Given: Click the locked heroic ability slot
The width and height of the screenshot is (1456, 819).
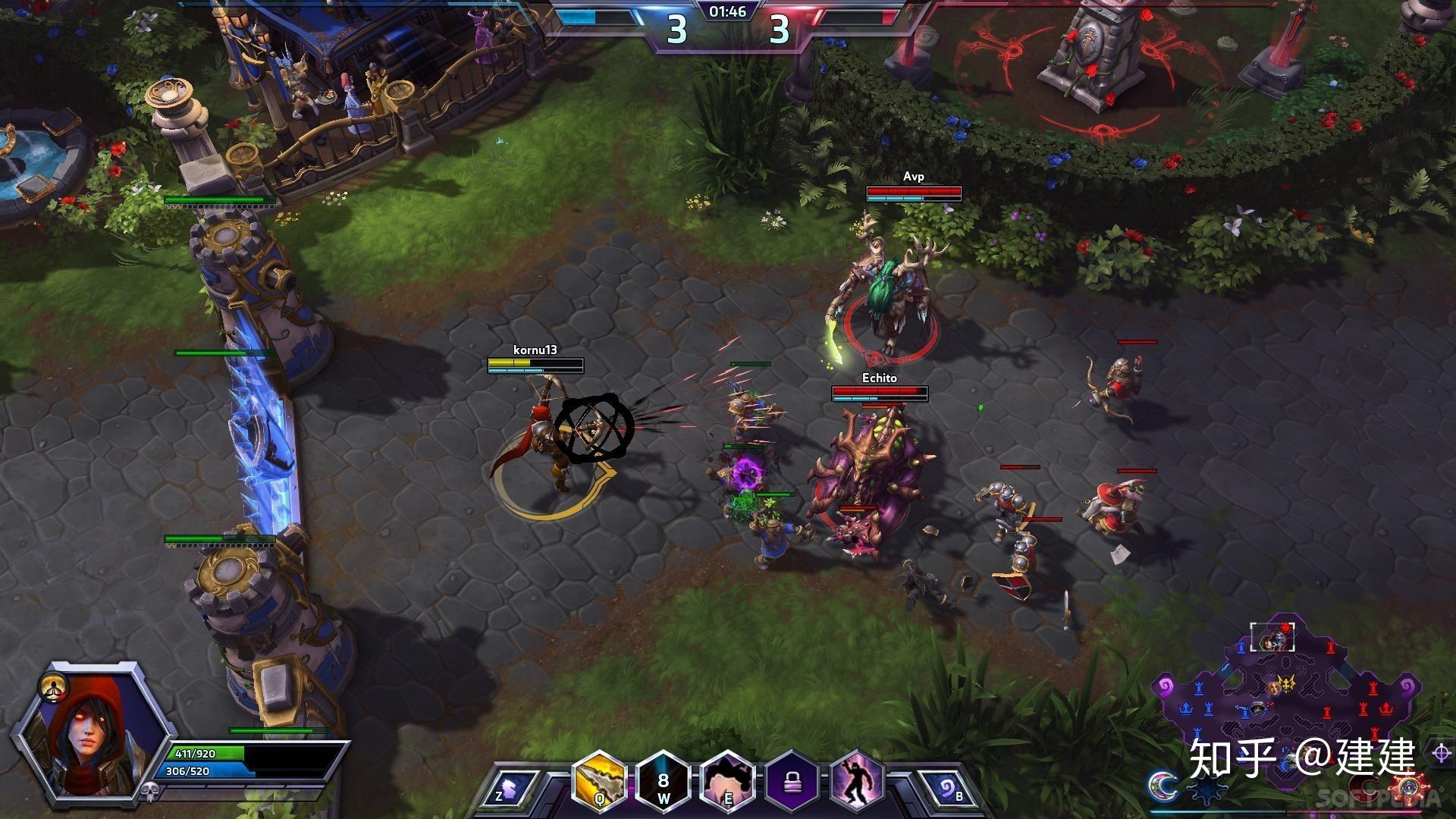Looking at the screenshot, I should (x=792, y=781).
